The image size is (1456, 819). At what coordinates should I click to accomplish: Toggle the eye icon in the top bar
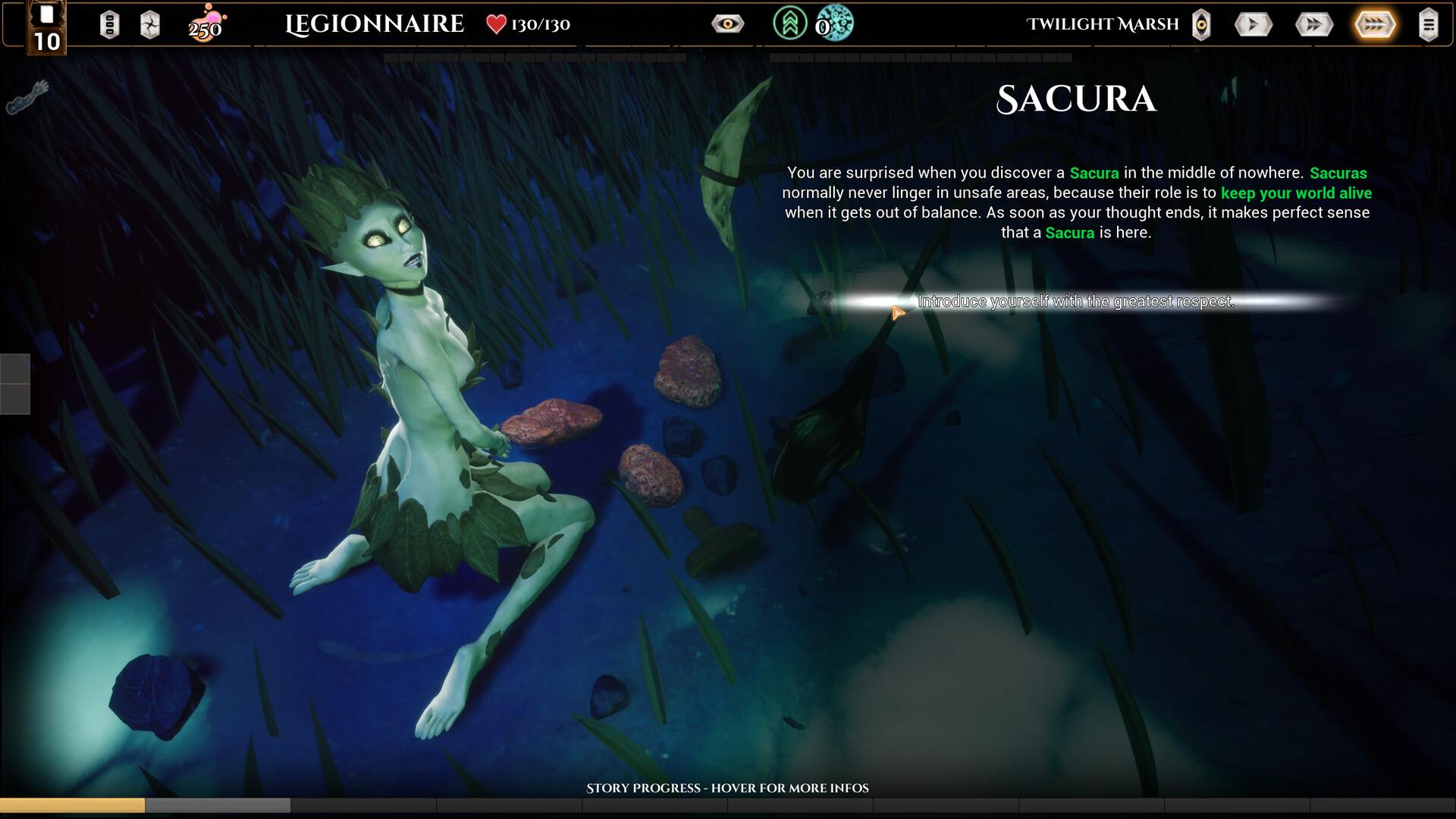click(727, 24)
